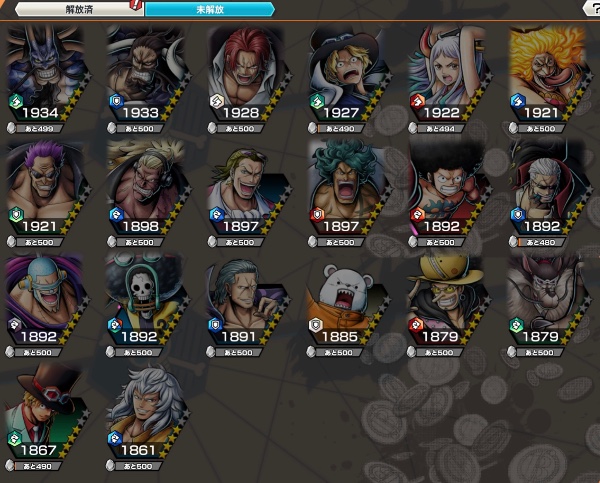Open the question mark help button
The image size is (600, 483).
591,8
